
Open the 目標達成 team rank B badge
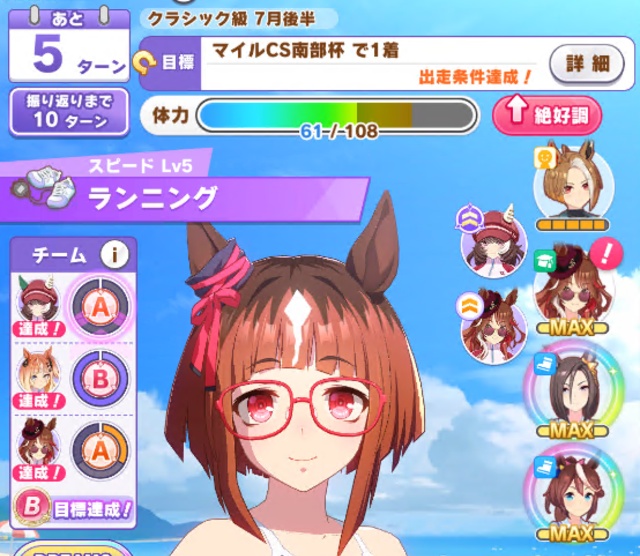[x=75, y=508]
